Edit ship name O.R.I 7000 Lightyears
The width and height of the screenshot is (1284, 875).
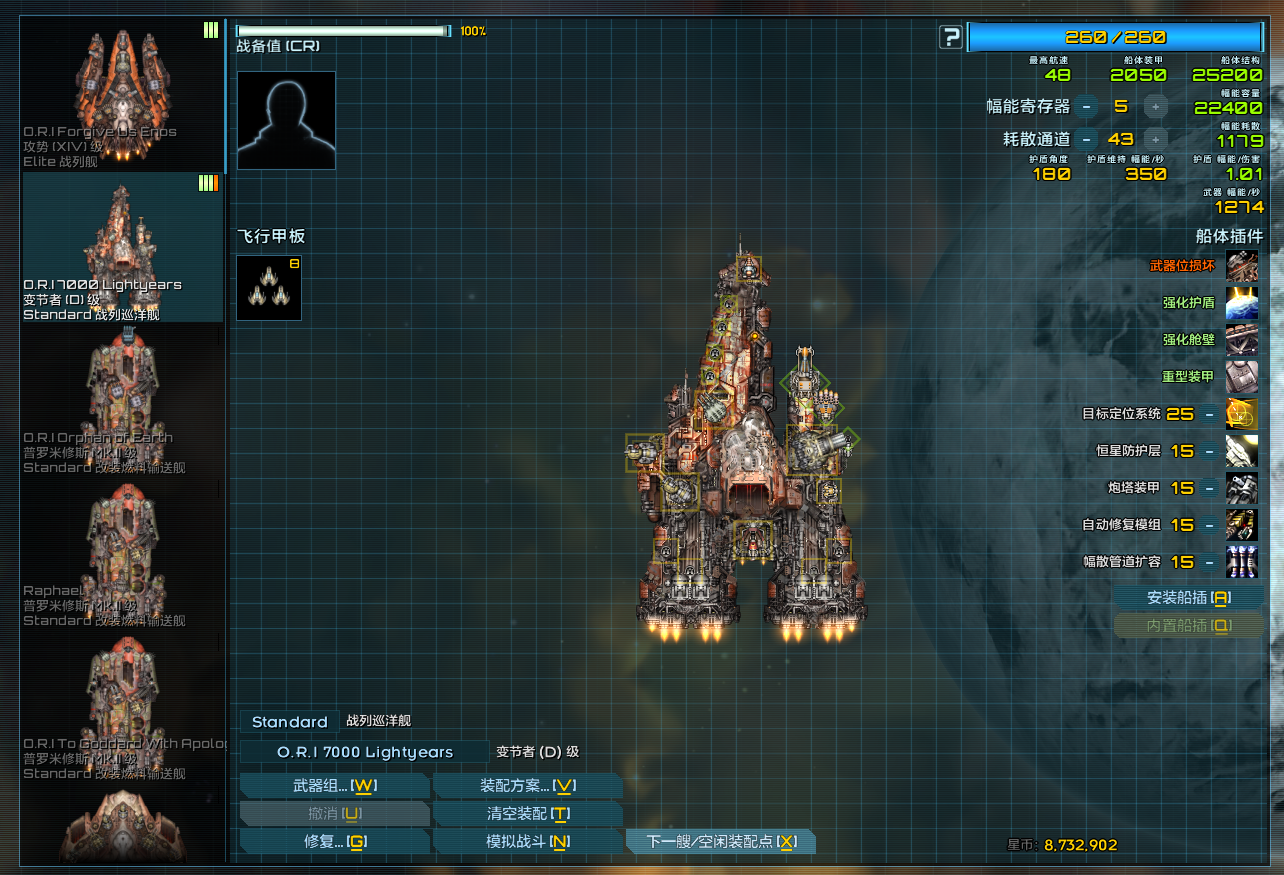click(365, 752)
